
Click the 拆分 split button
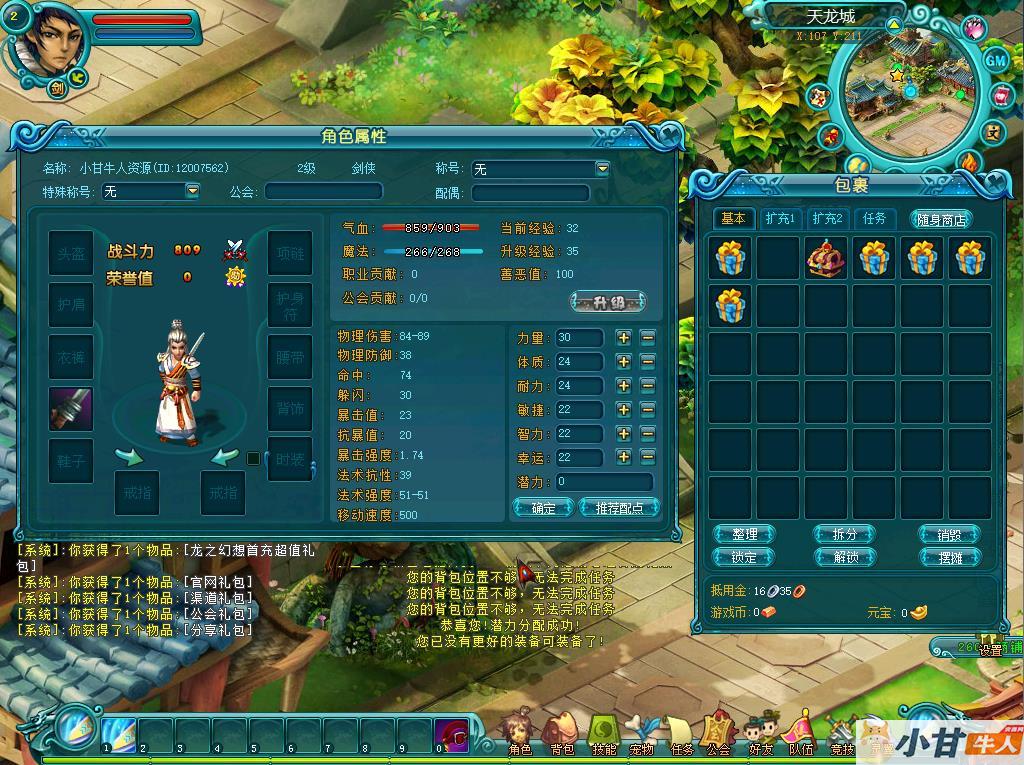845,535
